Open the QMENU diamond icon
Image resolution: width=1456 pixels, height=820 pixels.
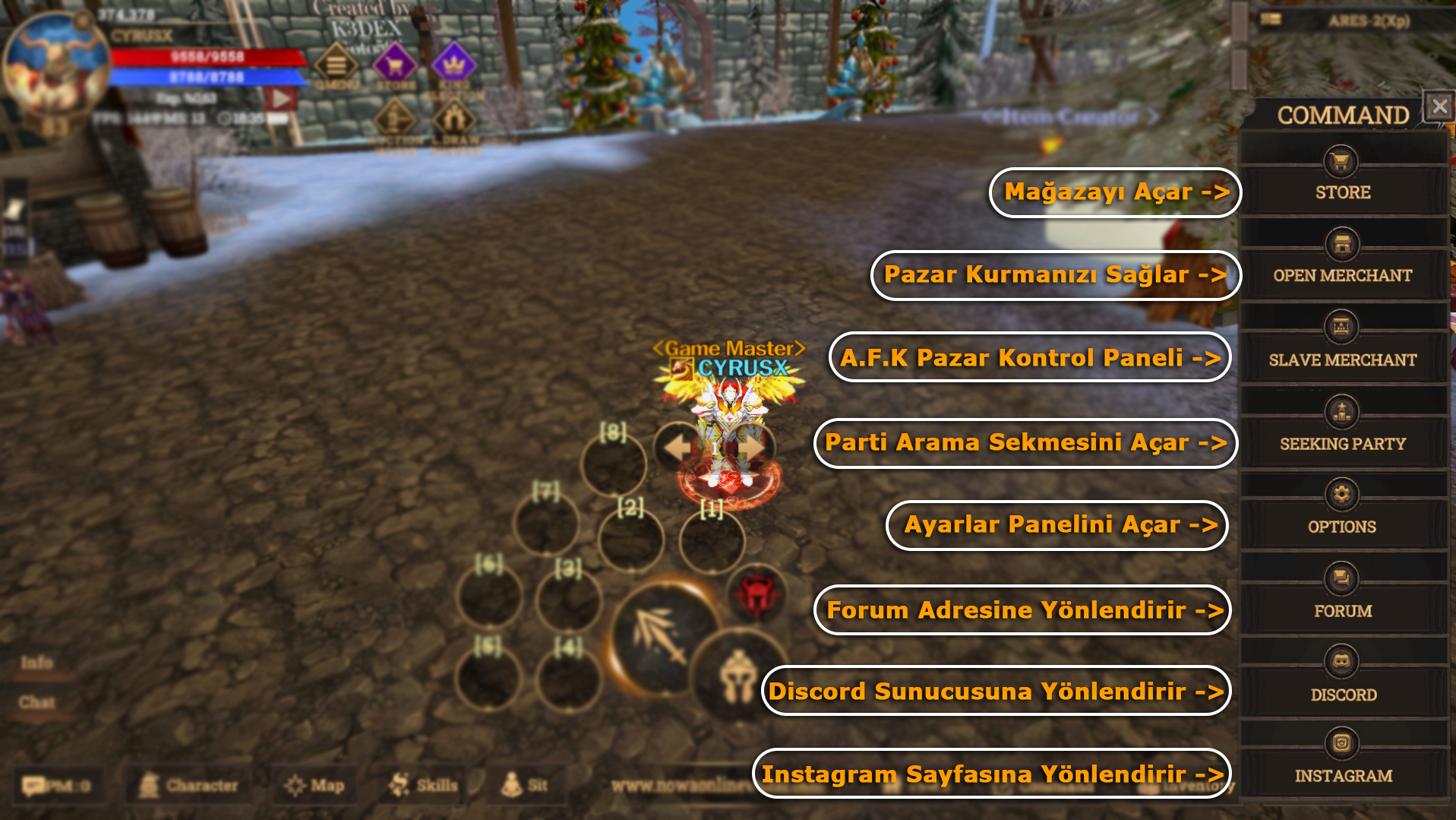click(x=334, y=65)
